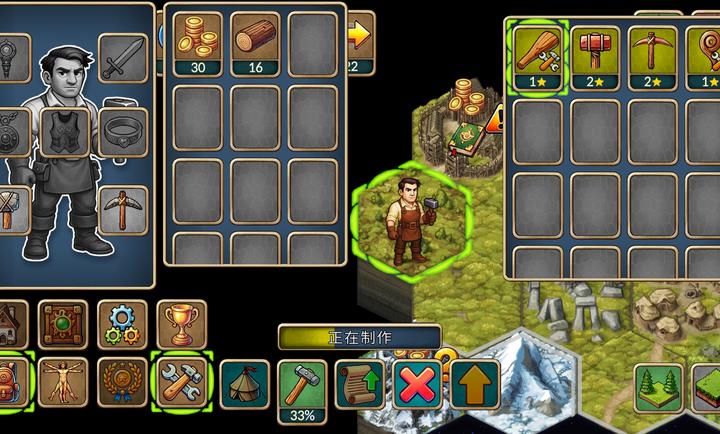Select the gold coins inventory slot

(x=198, y=42)
